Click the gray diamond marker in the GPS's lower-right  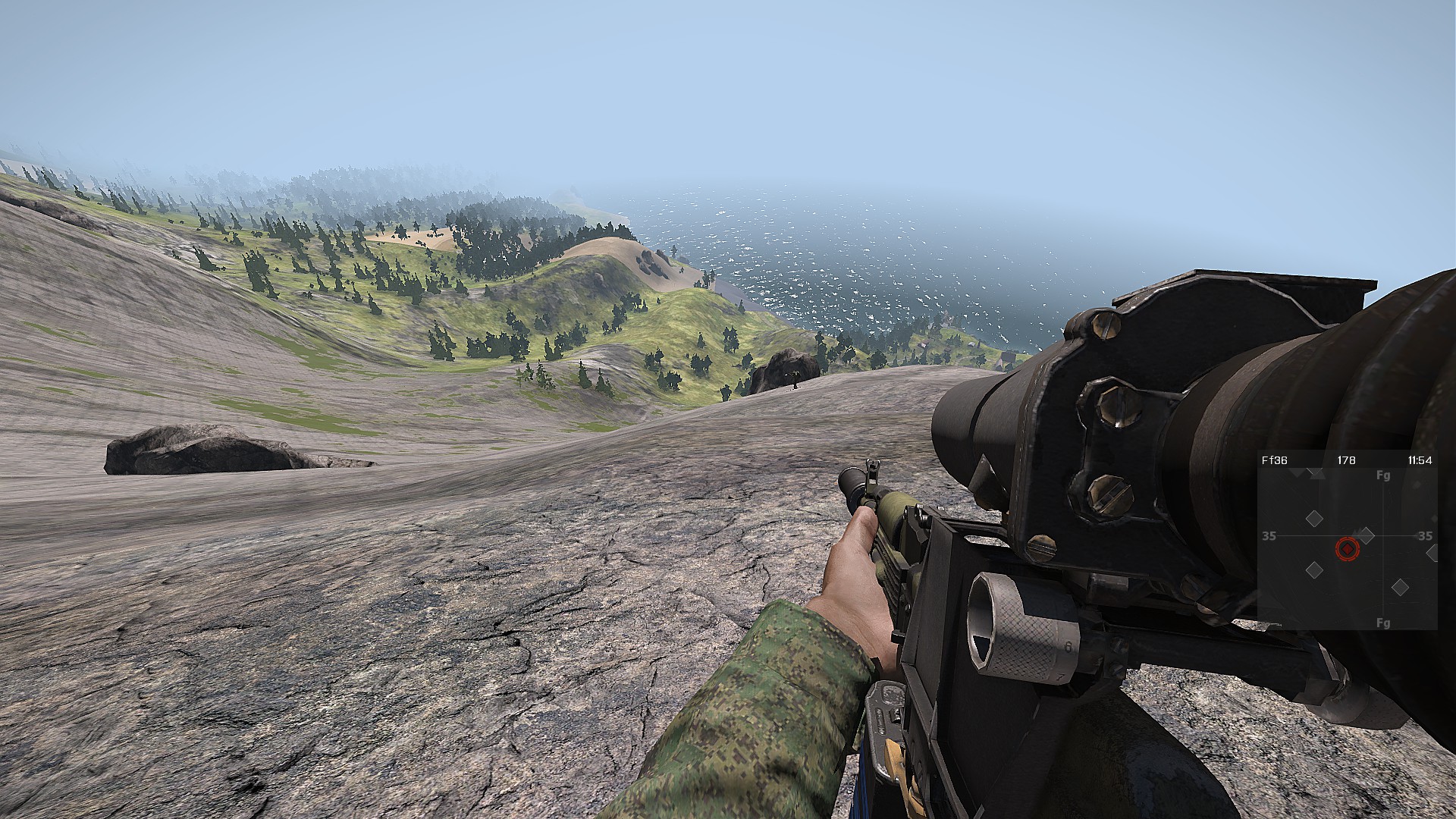[x=1400, y=587]
